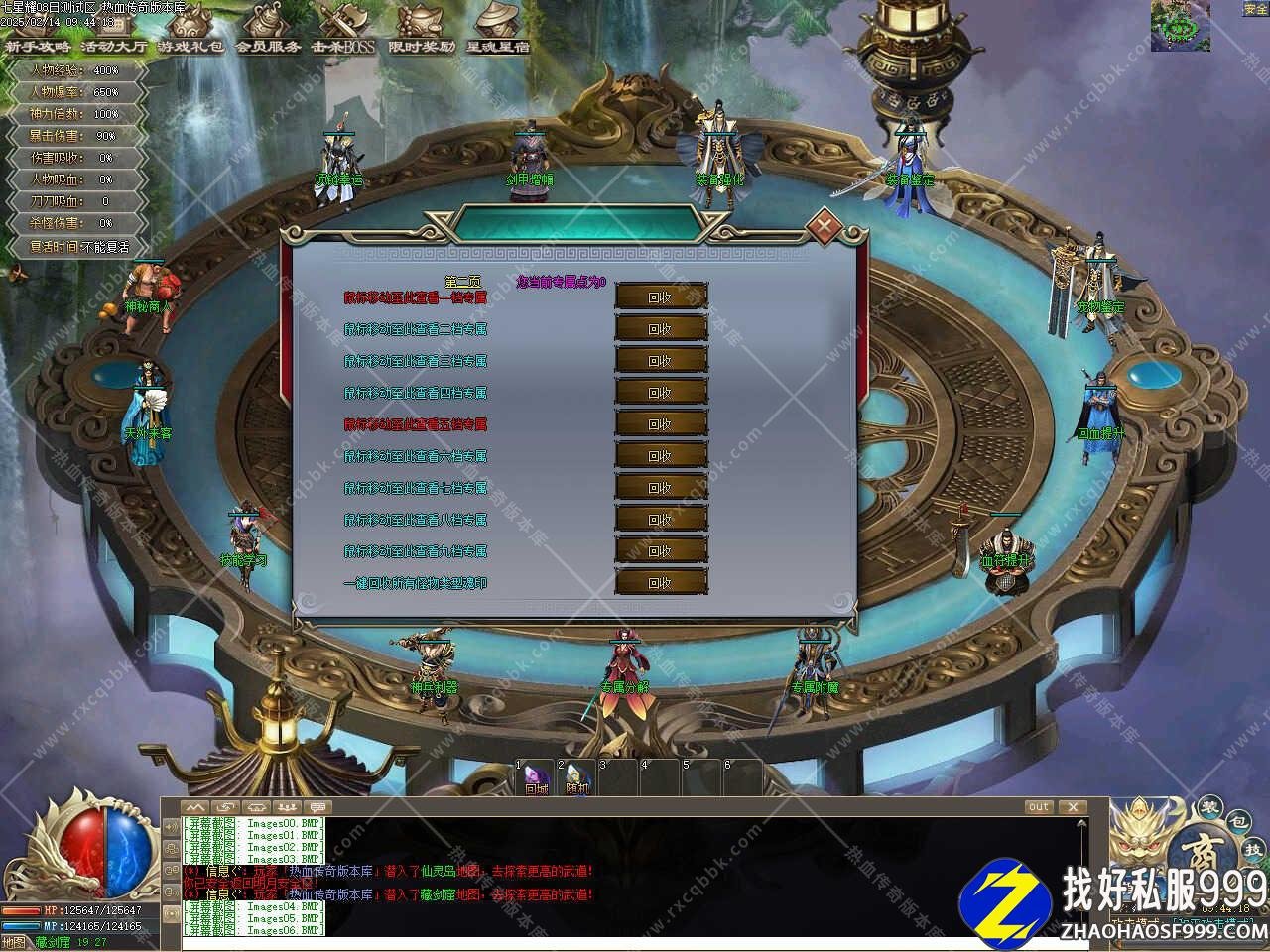The width and height of the screenshot is (1270, 952).
Task: Recycle the tier-five exclusive (五档专属)
Action: pos(661,424)
